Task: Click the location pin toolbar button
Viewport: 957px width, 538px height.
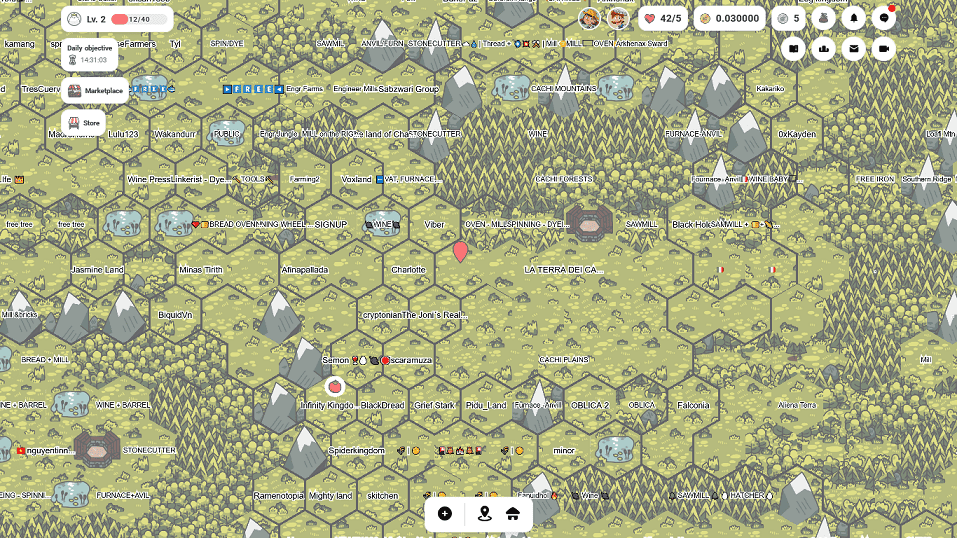Action: coord(485,514)
